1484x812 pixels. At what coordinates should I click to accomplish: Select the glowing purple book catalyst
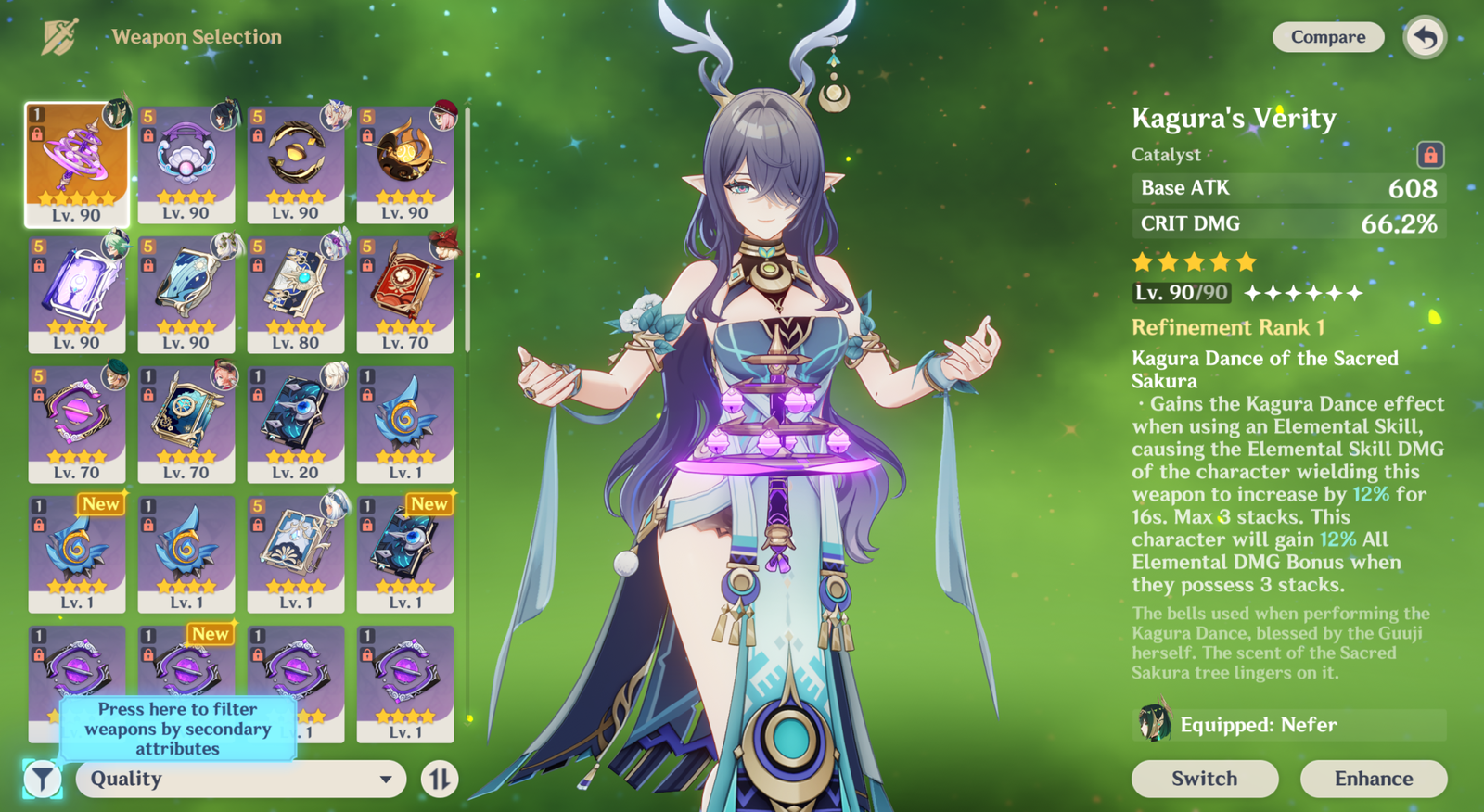tap(77, 295)
